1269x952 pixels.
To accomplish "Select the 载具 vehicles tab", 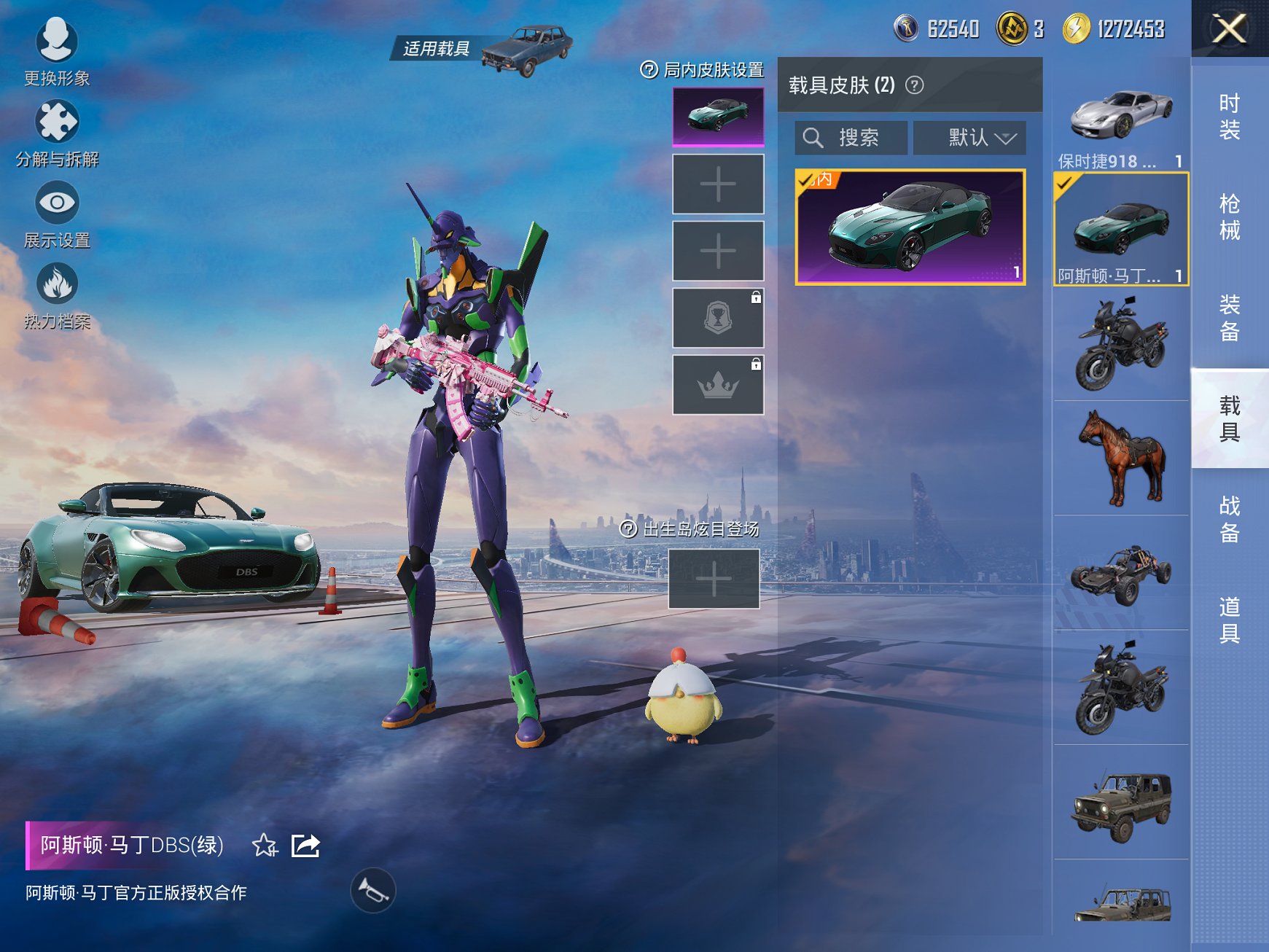I will (1229, 418).
